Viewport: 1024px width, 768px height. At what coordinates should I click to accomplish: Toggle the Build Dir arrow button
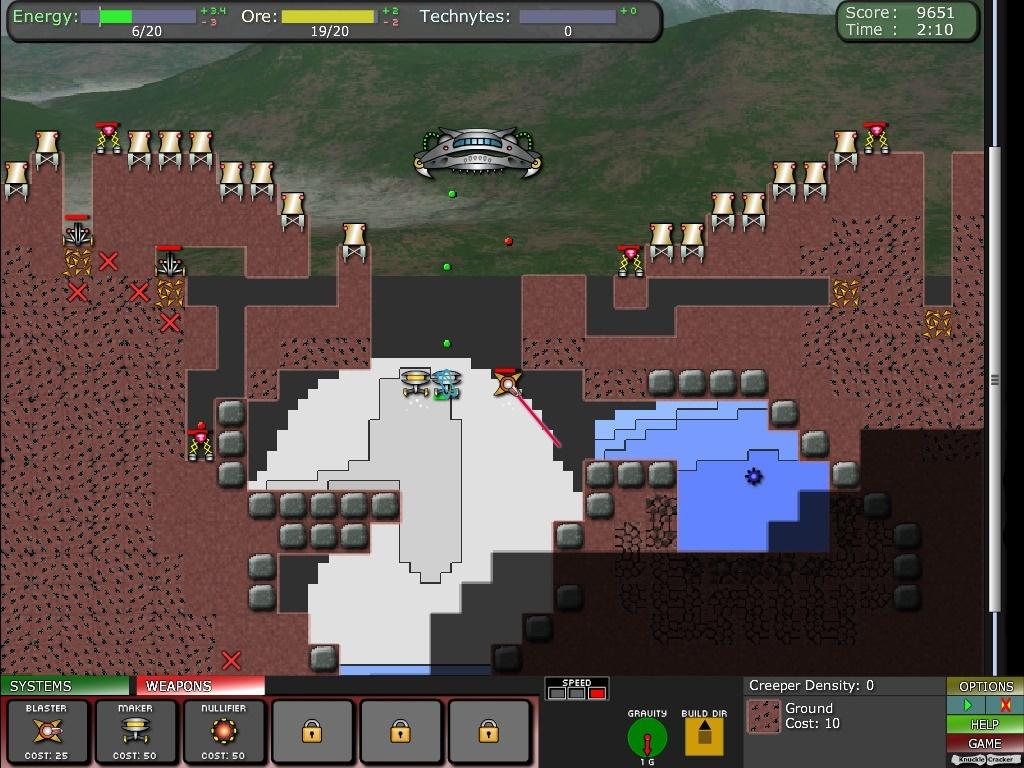703,736
